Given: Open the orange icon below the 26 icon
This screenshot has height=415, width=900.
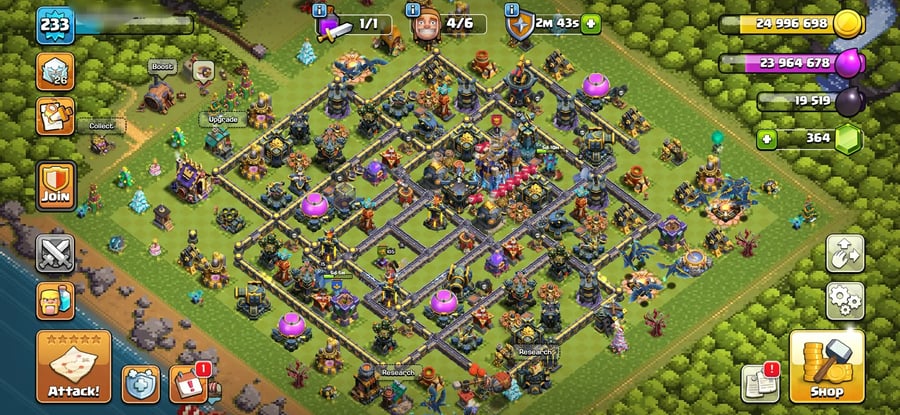Looking at the screenshot, I should pos(56,116).
